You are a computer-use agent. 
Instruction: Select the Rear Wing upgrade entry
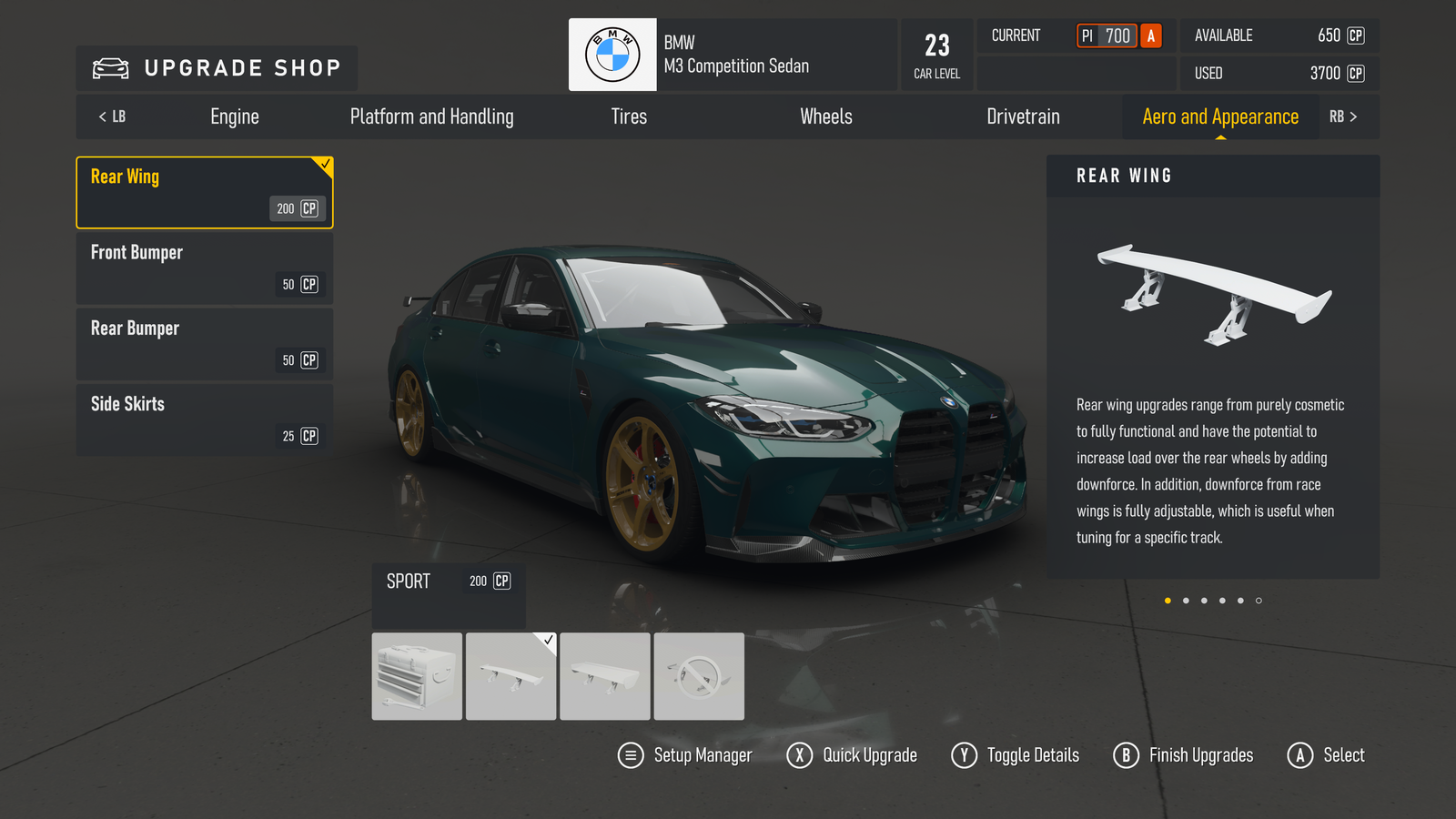pos(205,192)
